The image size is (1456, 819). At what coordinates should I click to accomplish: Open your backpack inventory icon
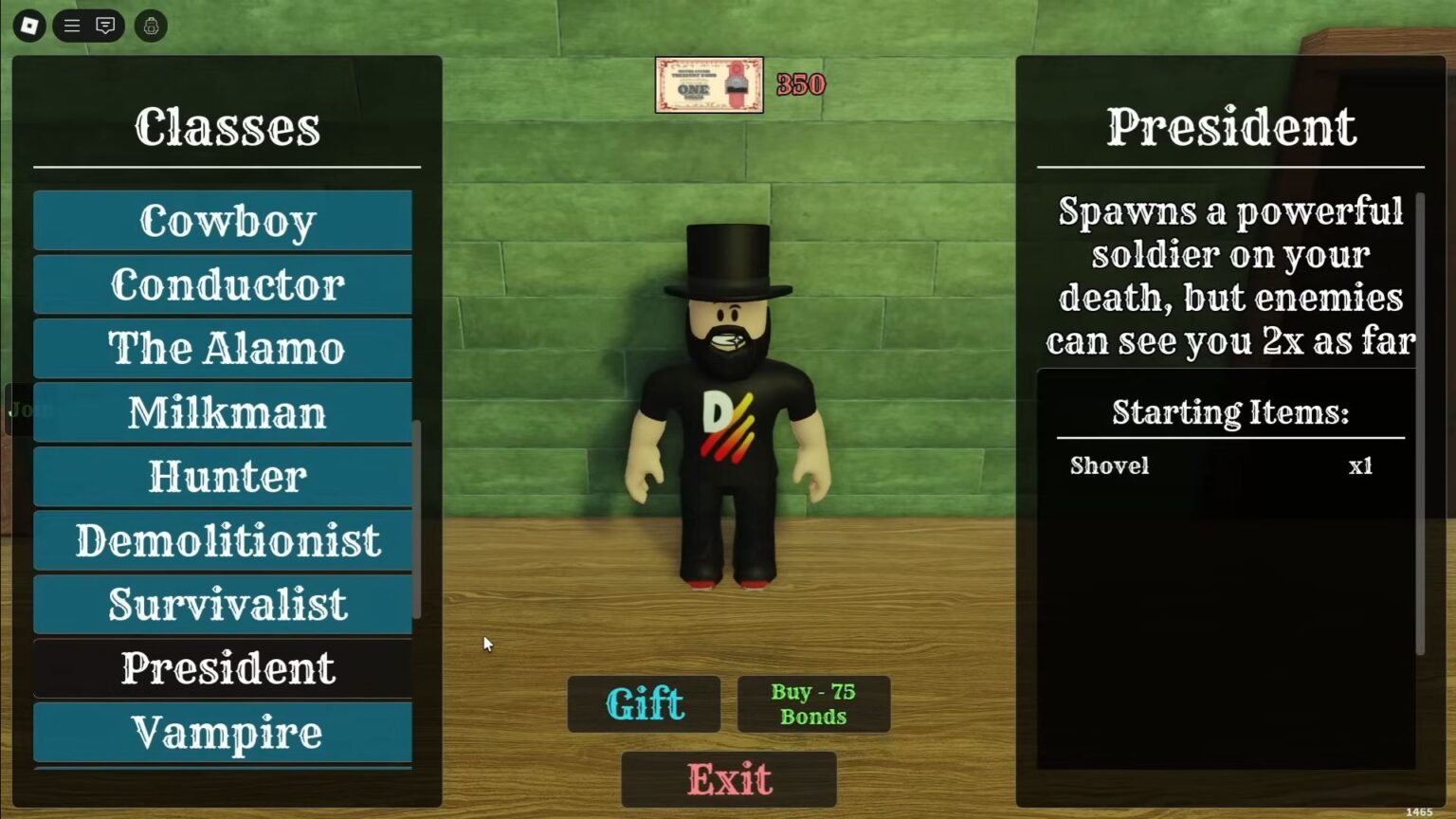click(x=151, y=26)
